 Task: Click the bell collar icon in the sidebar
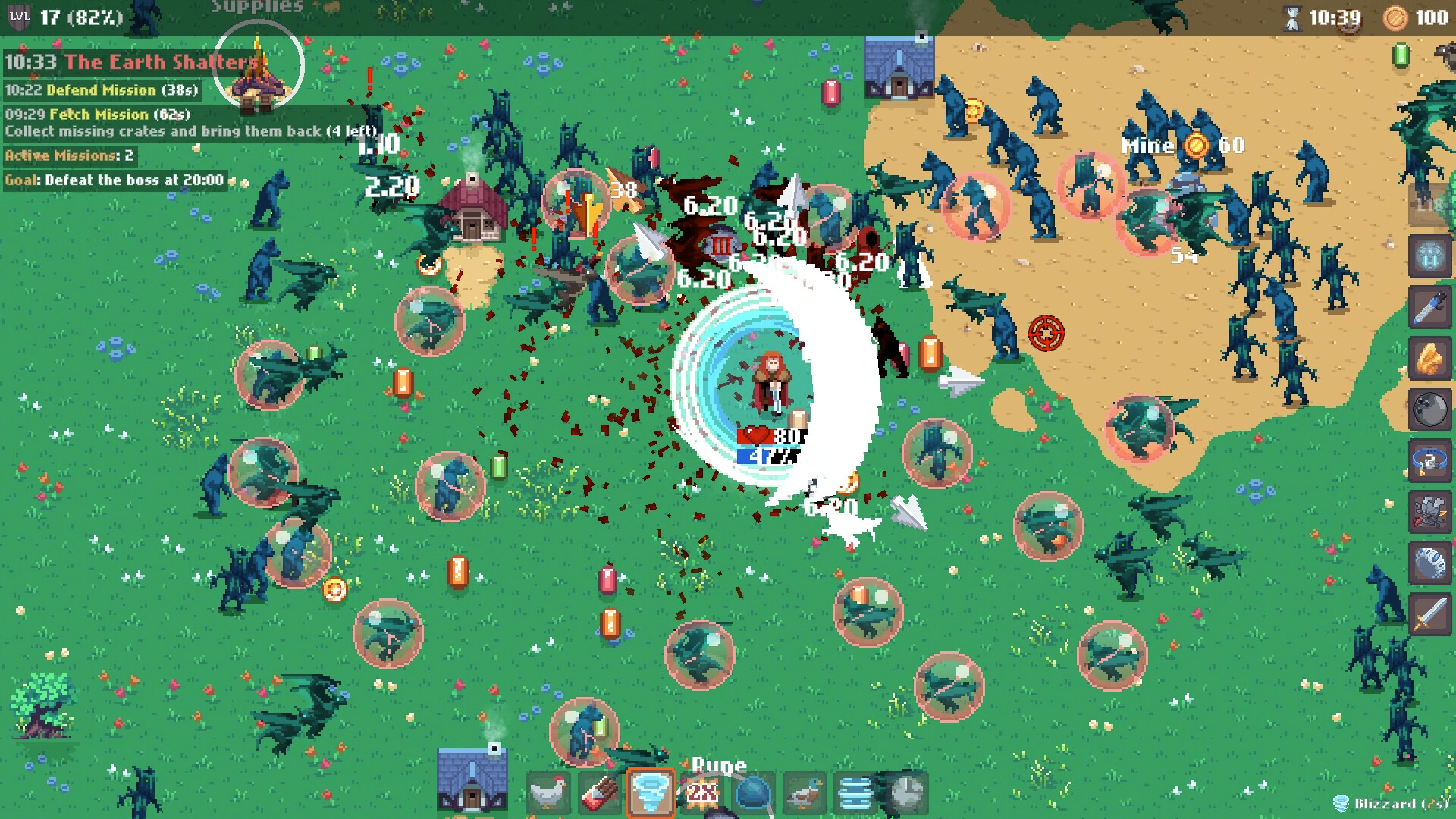(1428, 458)
